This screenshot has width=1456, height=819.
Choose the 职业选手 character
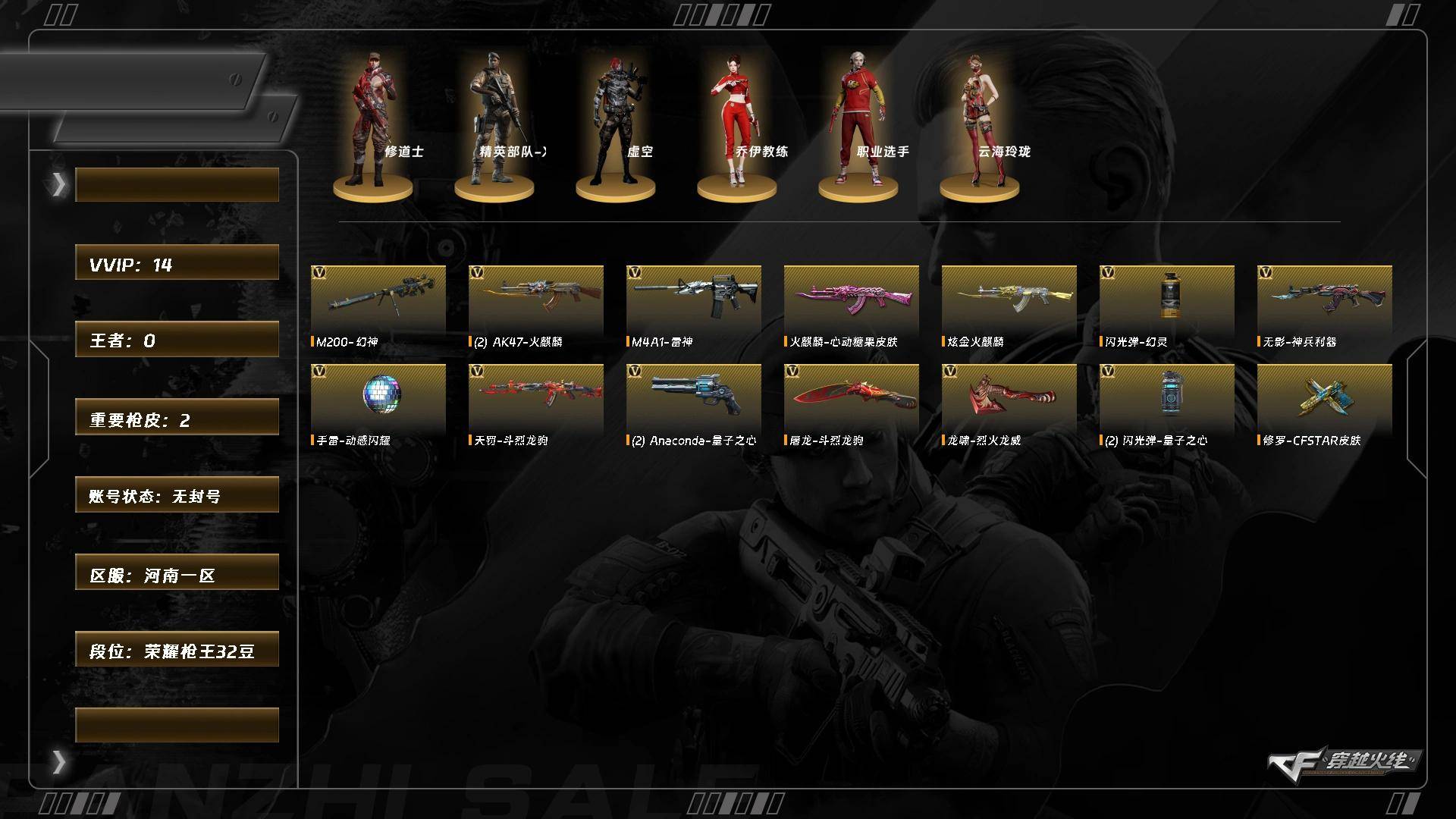click(x=858, y=121)
